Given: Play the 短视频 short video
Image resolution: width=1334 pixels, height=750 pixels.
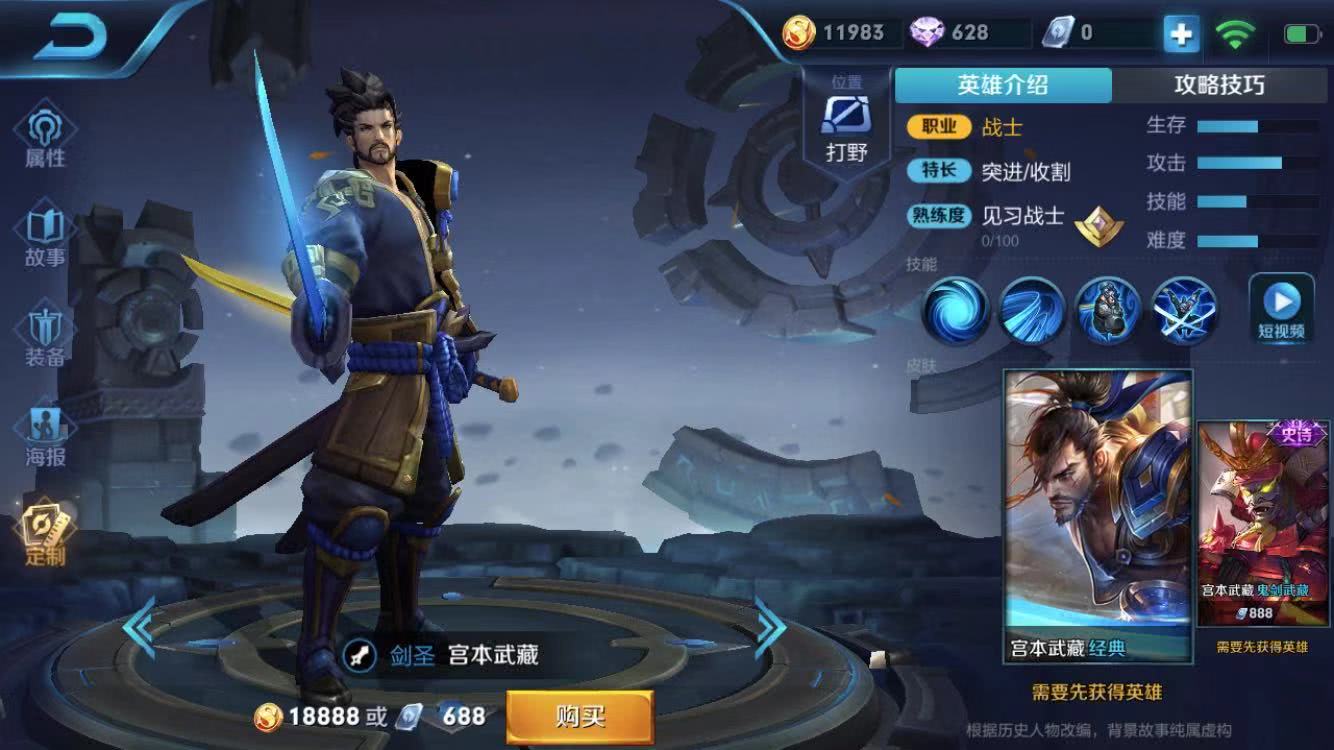Looking at the screenshot, I should coord(1283,305).
